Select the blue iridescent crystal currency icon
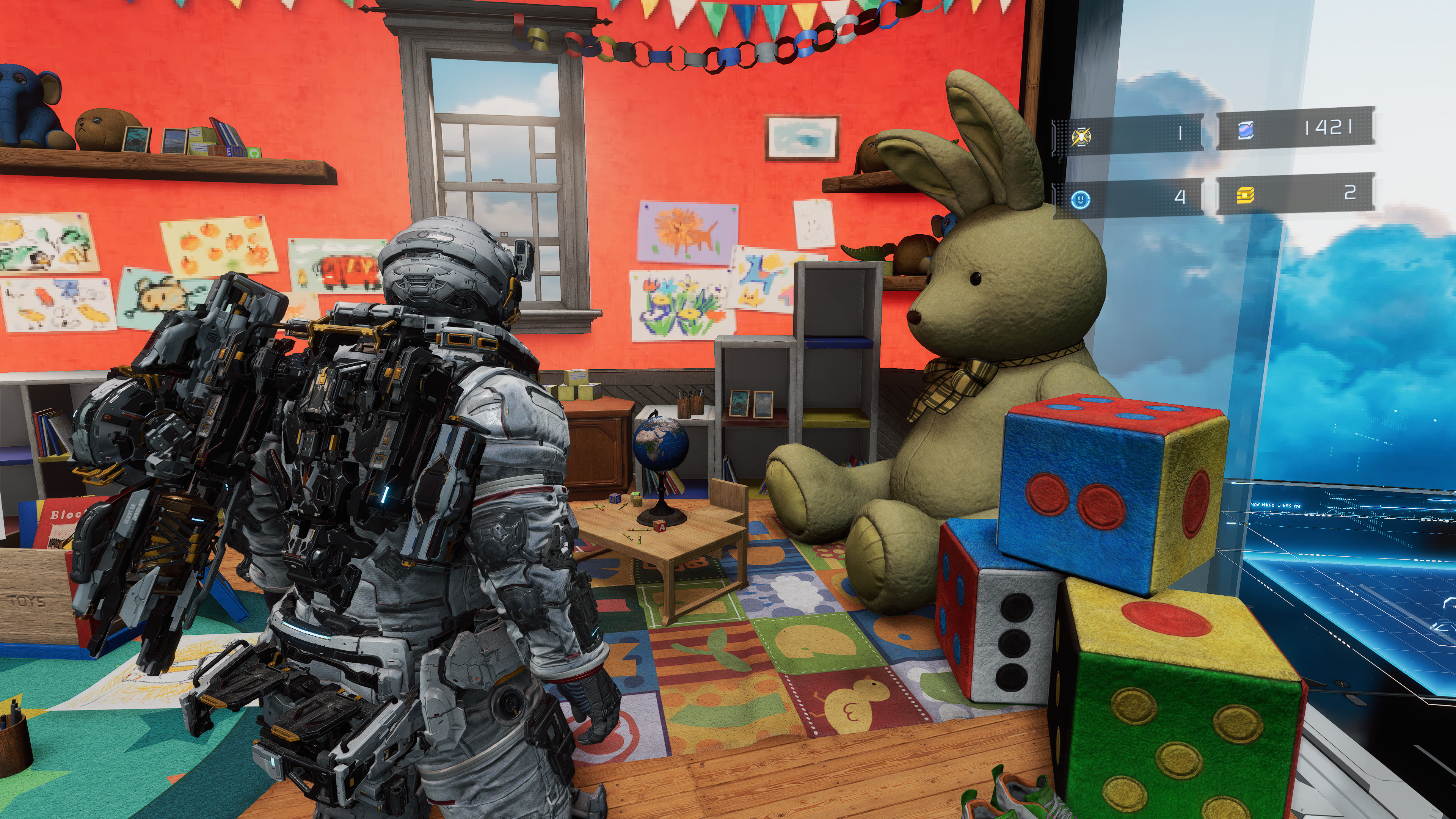The image size is (1456, 819). [1245, 130]
